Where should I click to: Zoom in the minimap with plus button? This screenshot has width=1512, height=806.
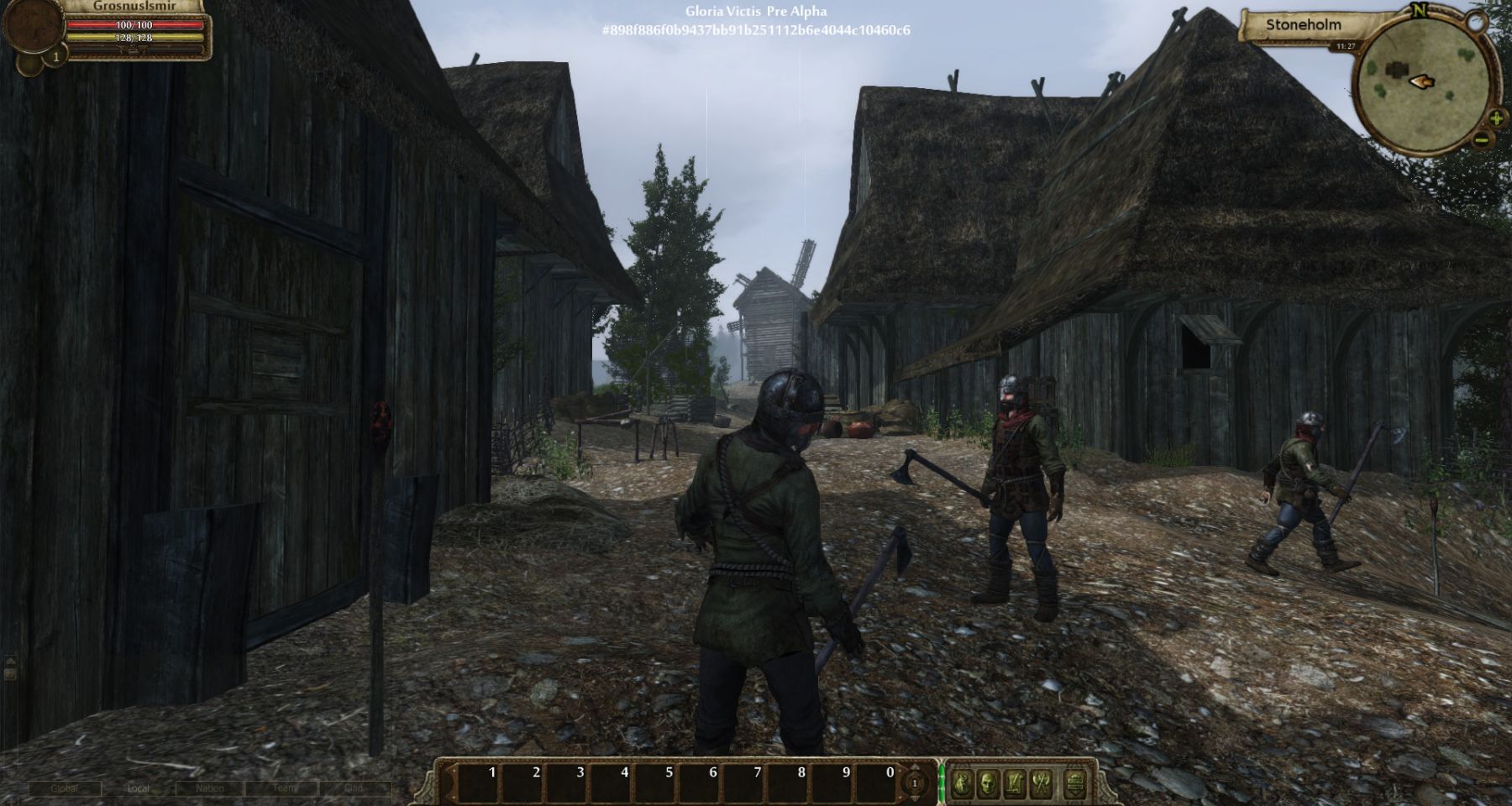click(1496, 118)
